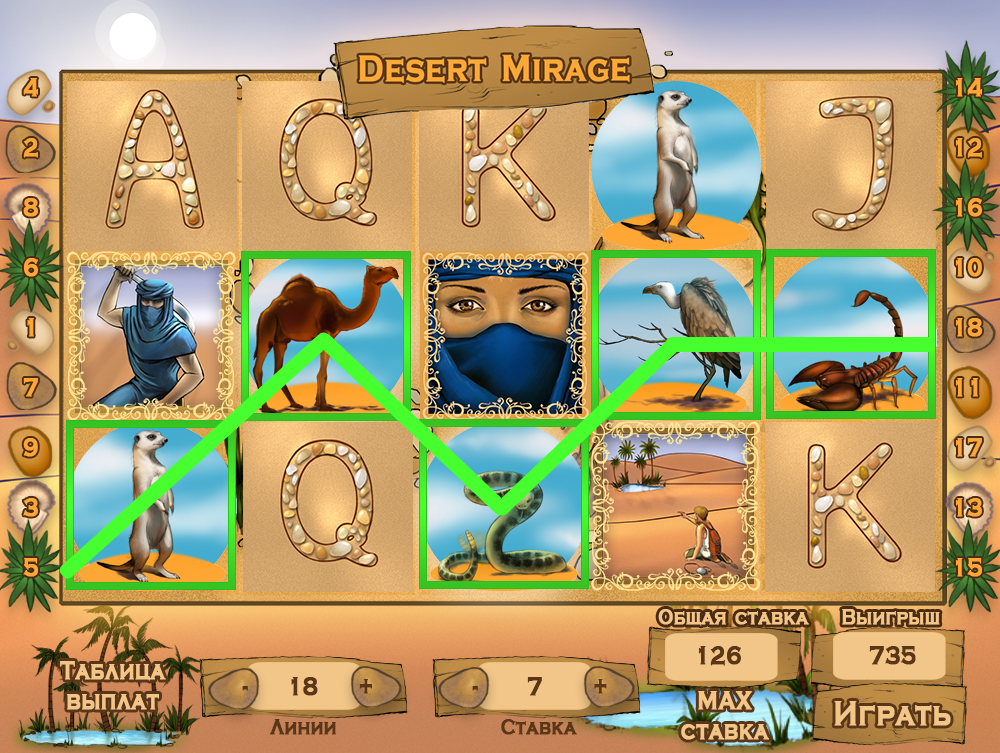This screenshot has height=753, width=1000.
Task: Open the Таблица выплат paytable
Action: point(112,685)
